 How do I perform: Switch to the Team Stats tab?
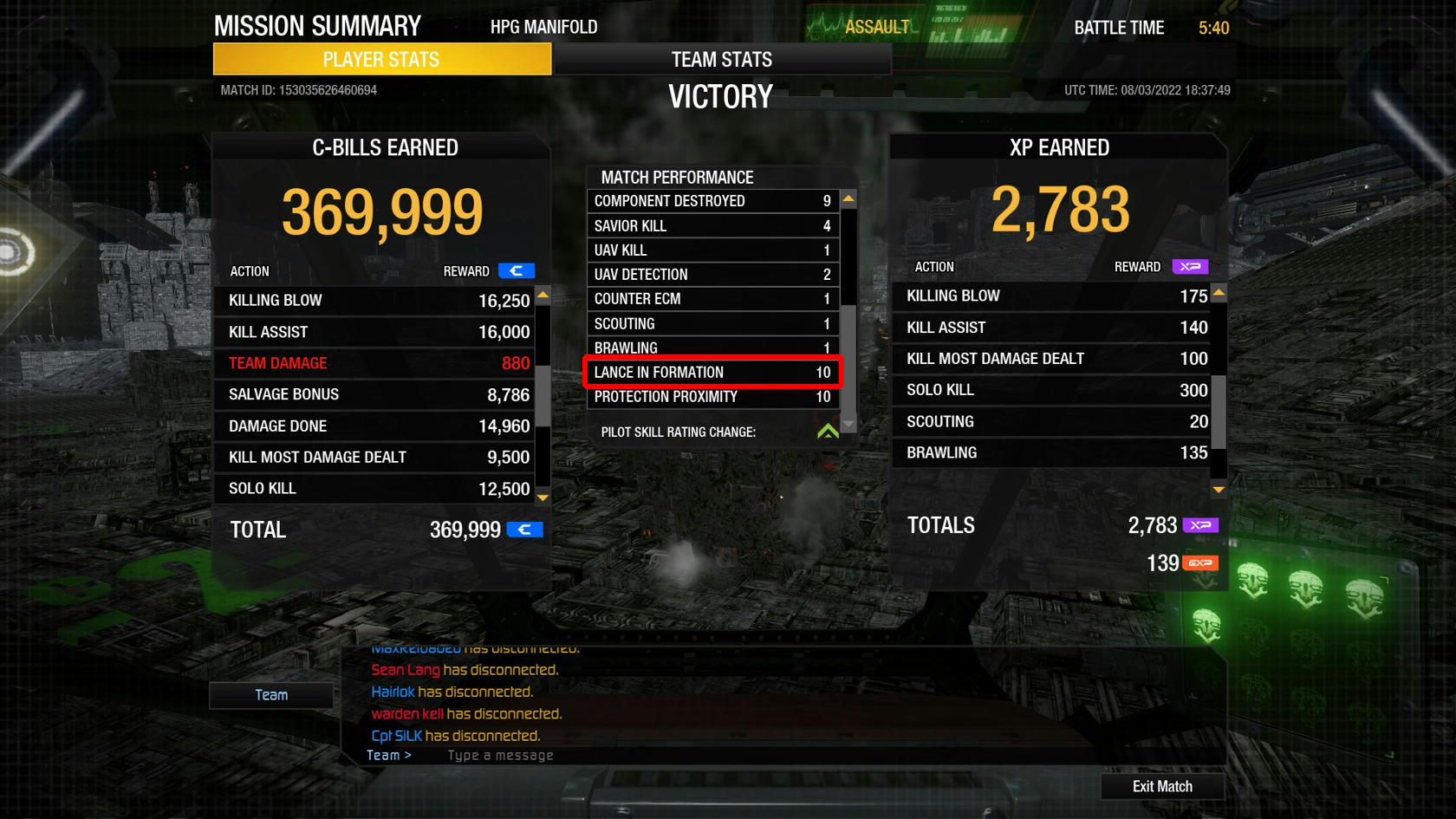(x=721, y=59)
